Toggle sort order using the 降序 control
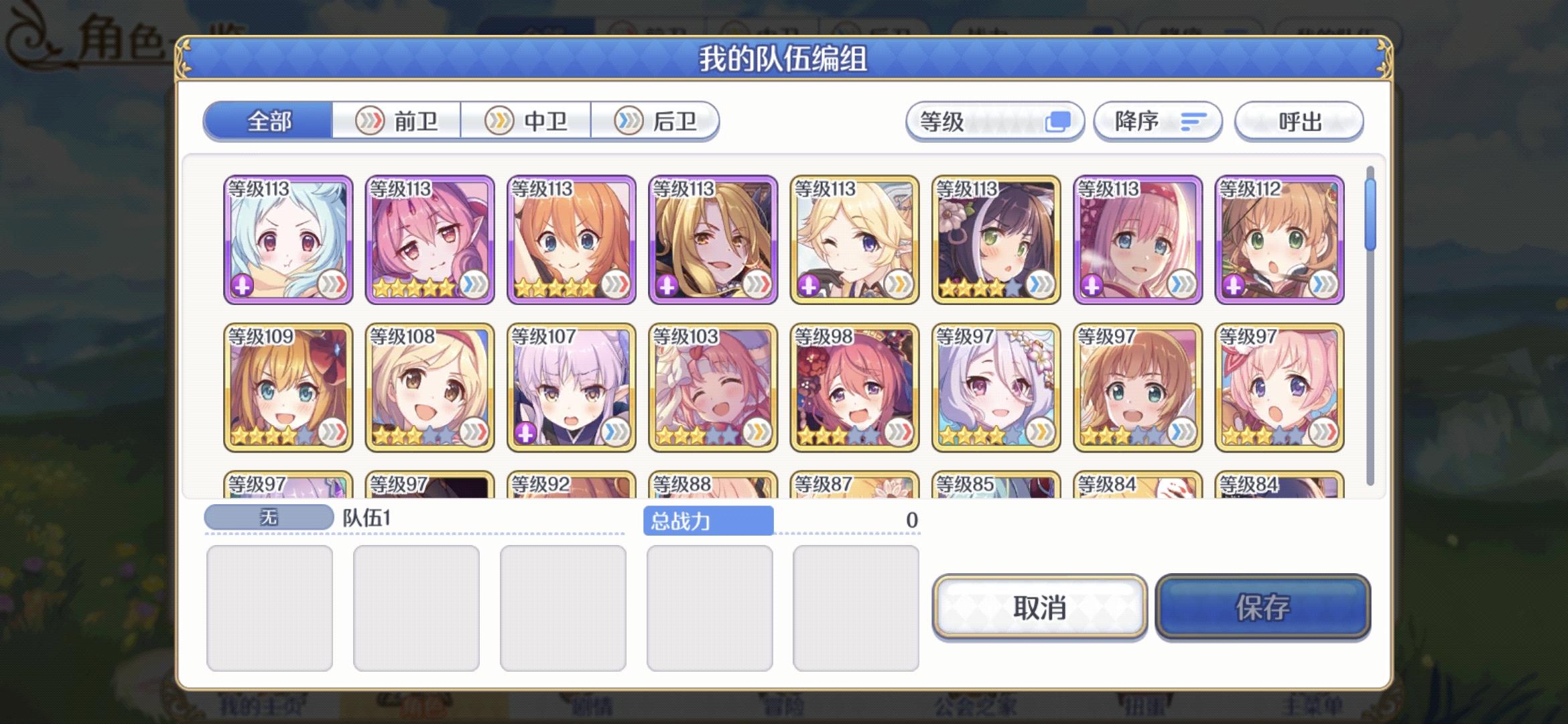This screenshot has height=724, width=1568. 1159,121
